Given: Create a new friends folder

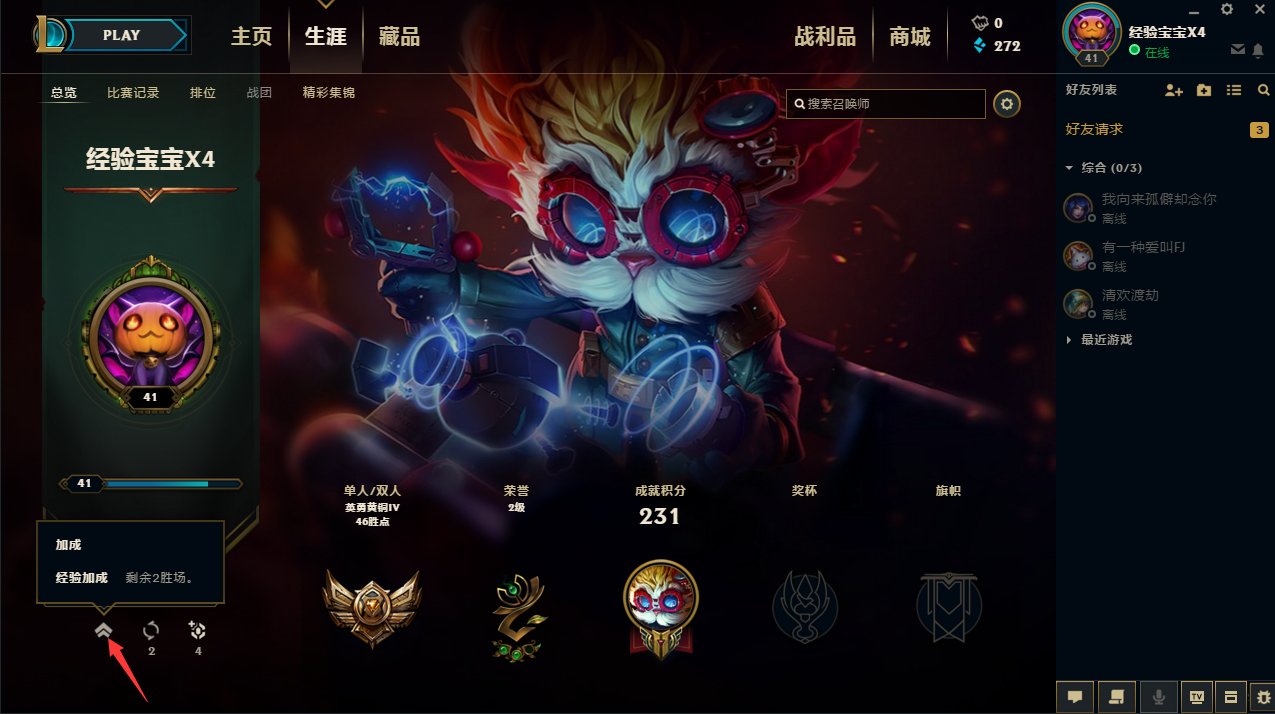Looking at the screenshot, I should [x=1204, y=90].
